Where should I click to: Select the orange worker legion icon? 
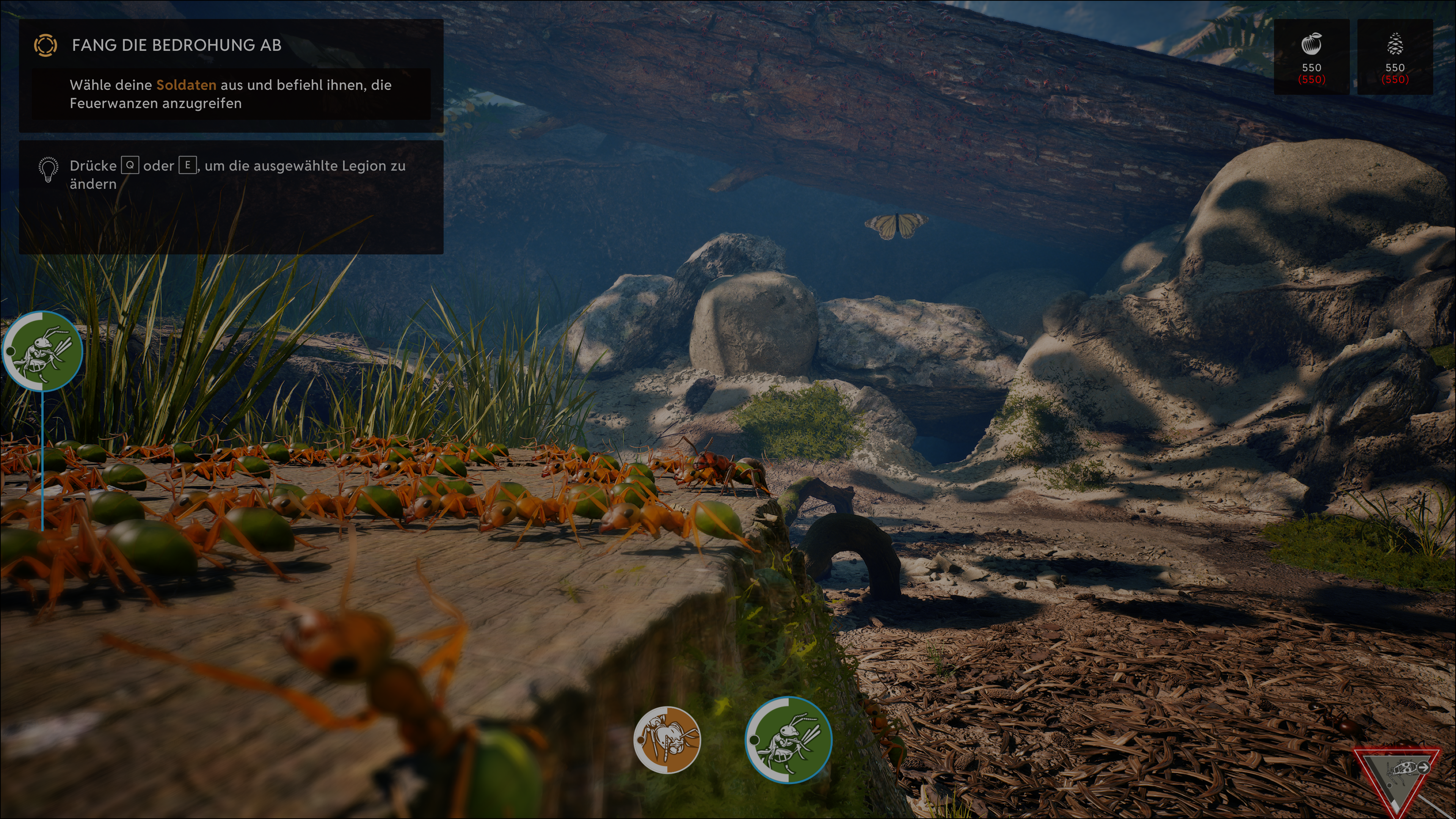click(x=667, y=739)
